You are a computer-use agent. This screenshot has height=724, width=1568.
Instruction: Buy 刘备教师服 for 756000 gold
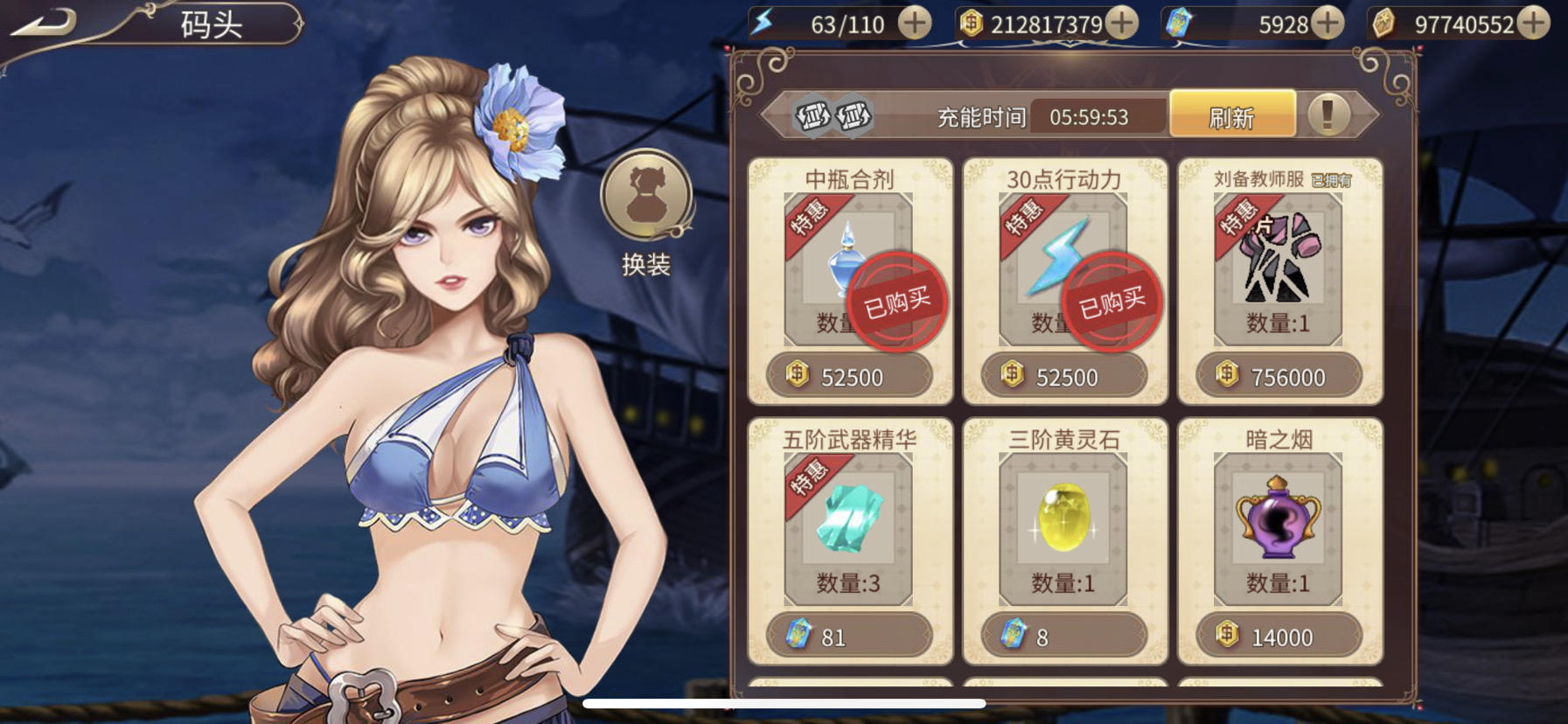(x=1279, y=376)
